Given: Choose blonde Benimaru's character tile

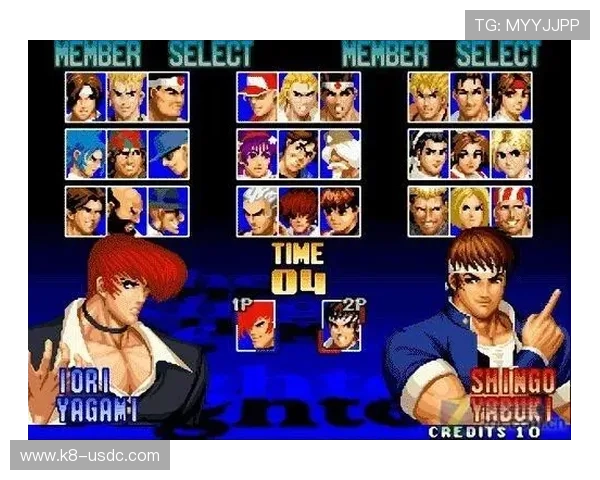Looking at the screenshot, I should pos(126,97).
